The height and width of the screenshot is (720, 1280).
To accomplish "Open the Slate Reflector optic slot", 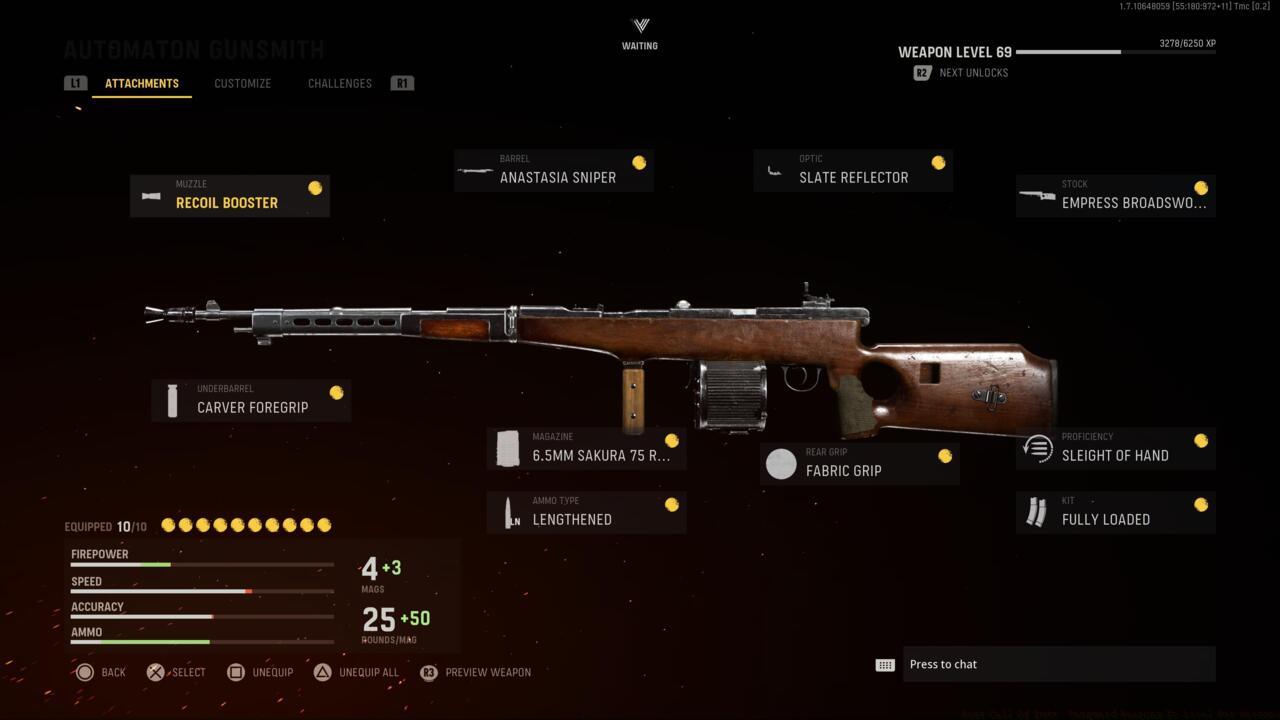I will pyautogui.click(x=852, y=170).
